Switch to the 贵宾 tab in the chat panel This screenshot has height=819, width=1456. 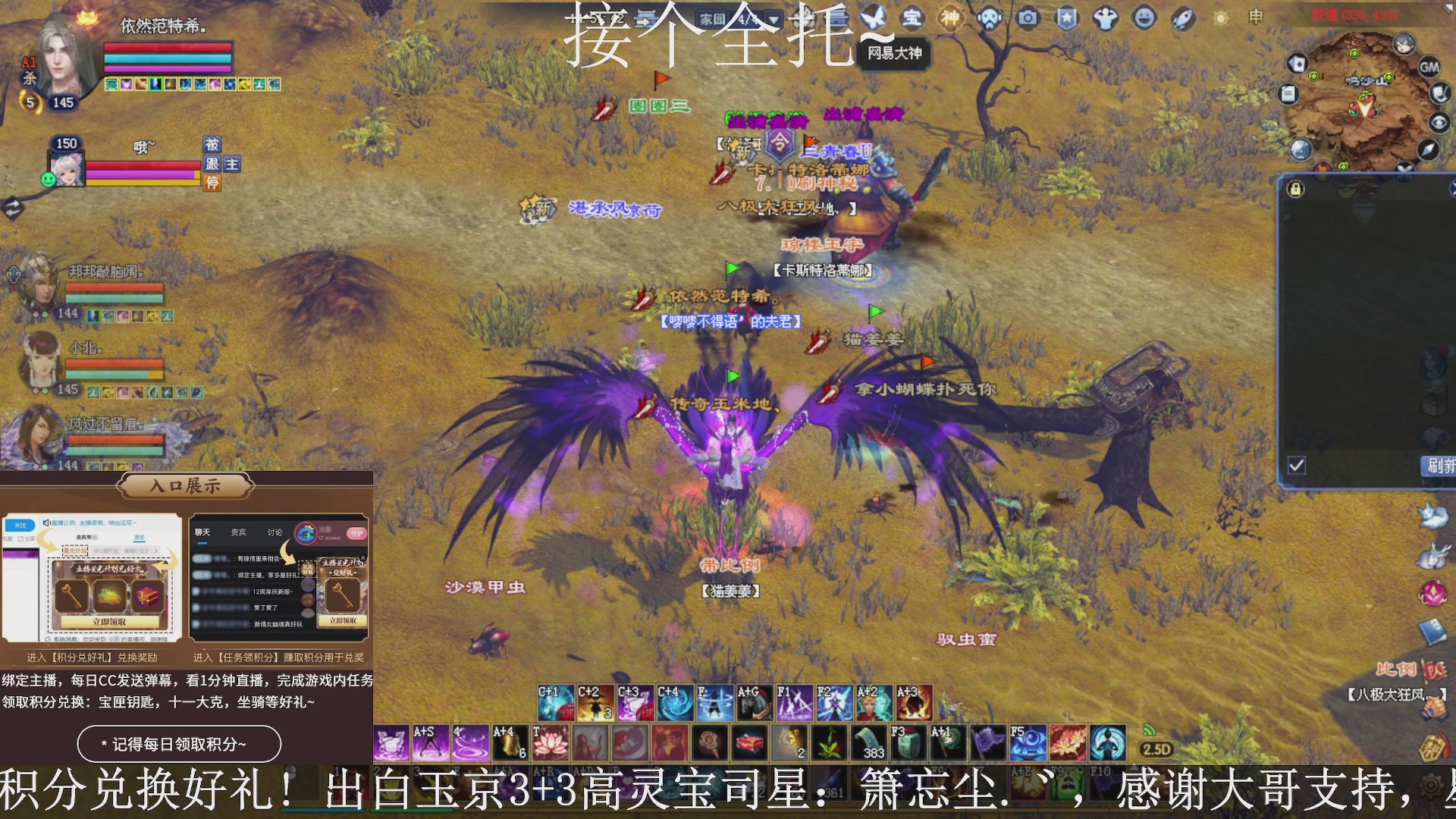coord(239,532)
